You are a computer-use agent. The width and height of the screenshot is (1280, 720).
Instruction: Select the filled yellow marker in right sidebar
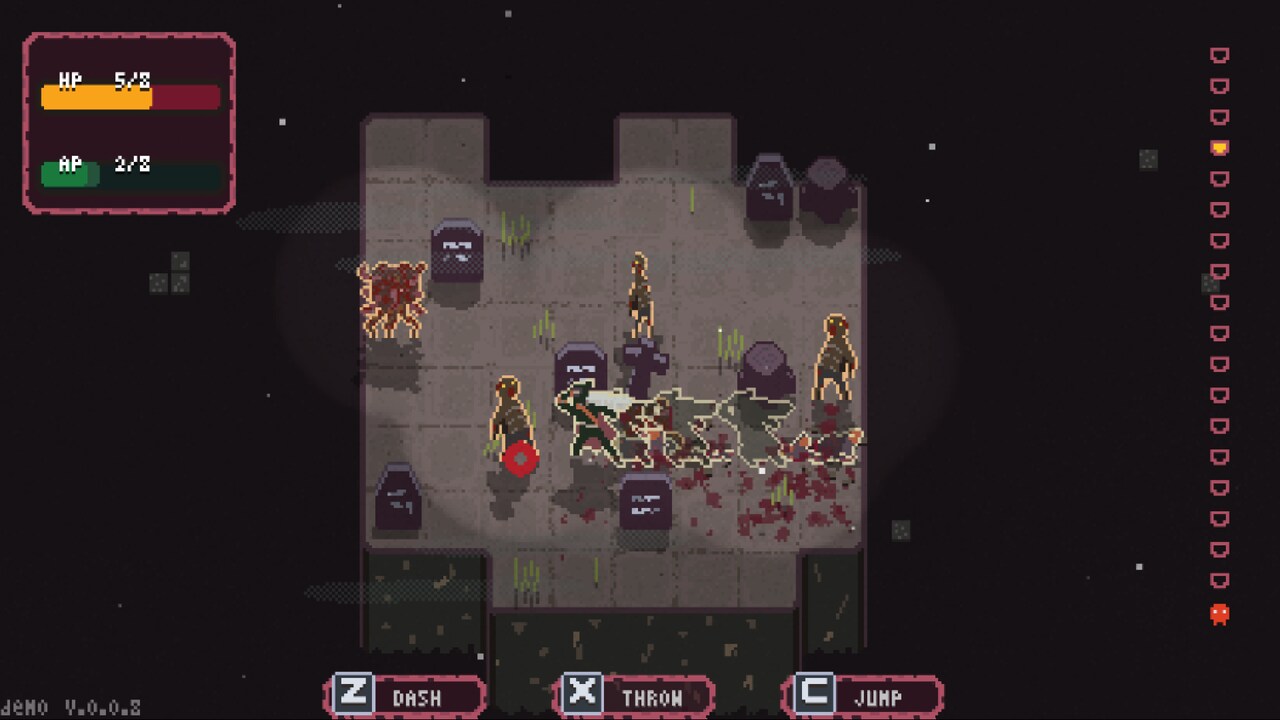(x=1218, y=146)
